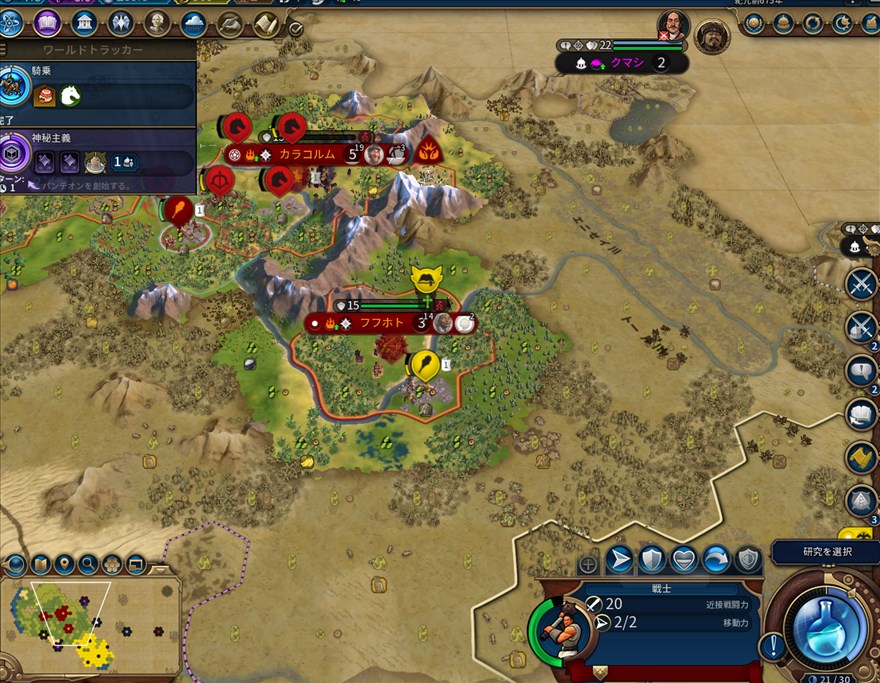Open the 神秘主義 civic entry in the tracker

click(50, 138)
